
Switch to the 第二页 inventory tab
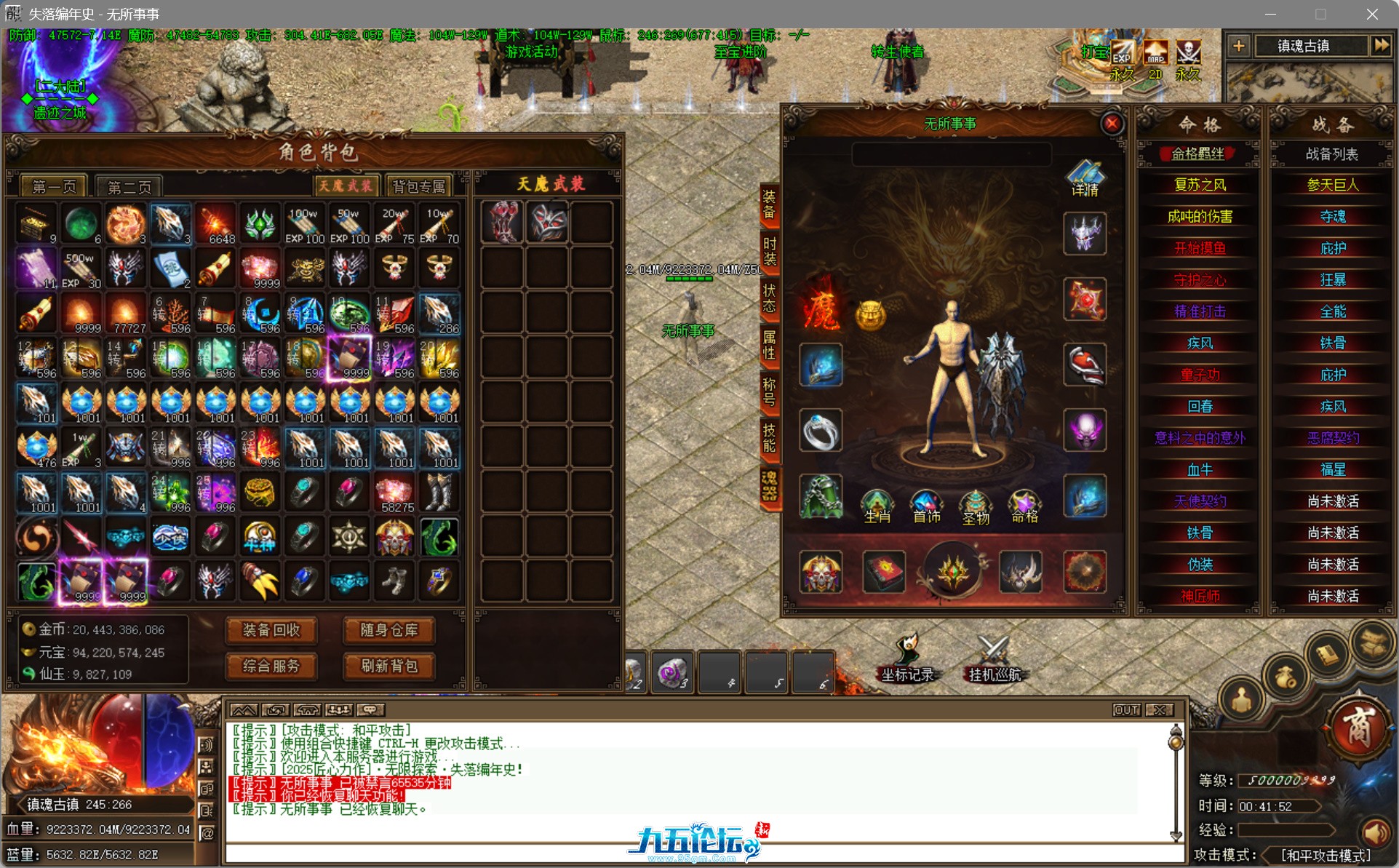(x=131, y=186)
